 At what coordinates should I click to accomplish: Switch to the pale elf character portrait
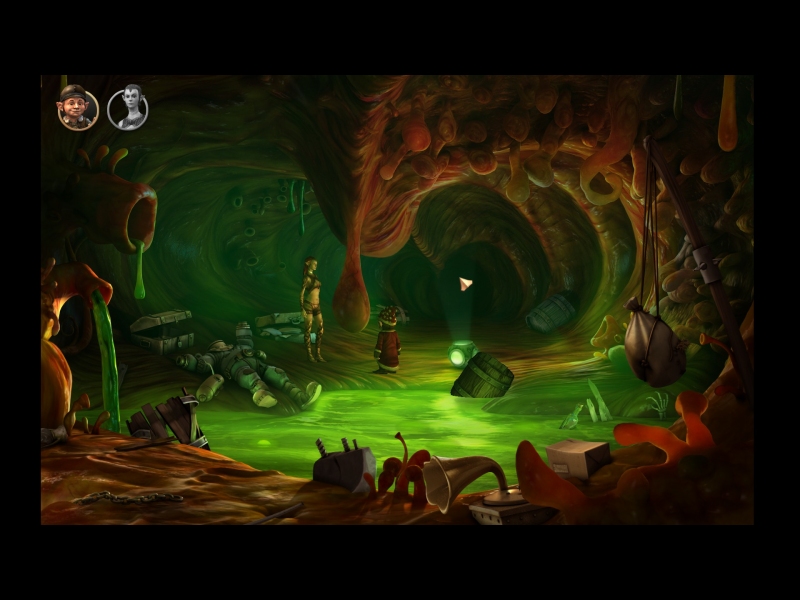click(x=128, y=108)
